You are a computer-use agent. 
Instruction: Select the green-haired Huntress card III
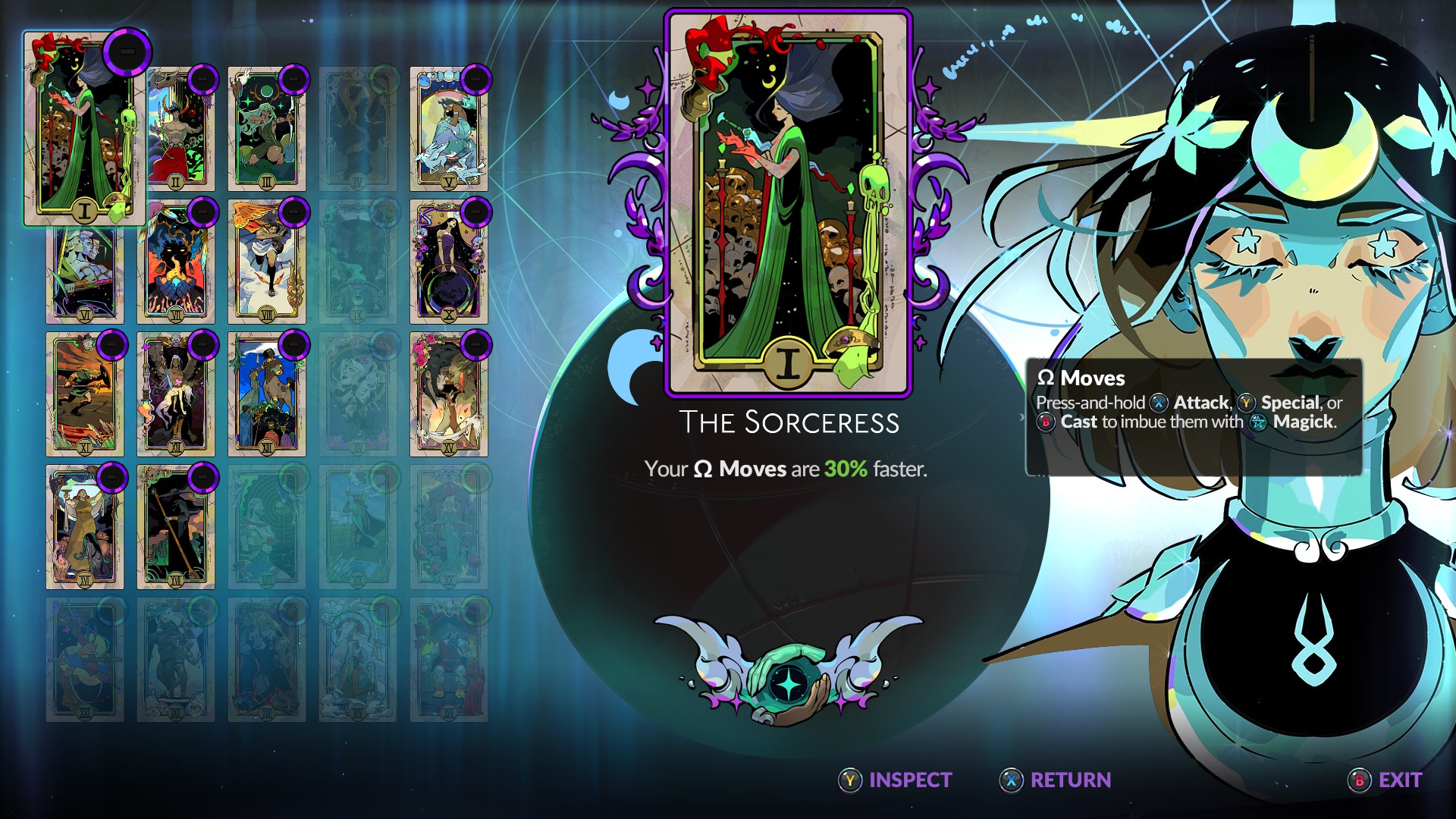[267, 129]
